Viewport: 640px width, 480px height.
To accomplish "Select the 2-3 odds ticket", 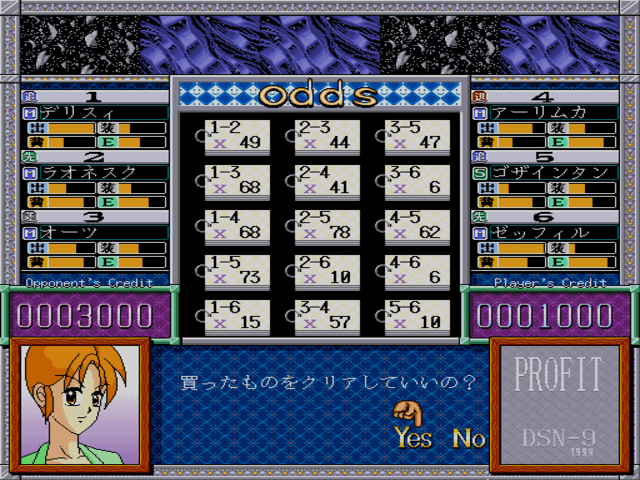I will tap(326, 135).
